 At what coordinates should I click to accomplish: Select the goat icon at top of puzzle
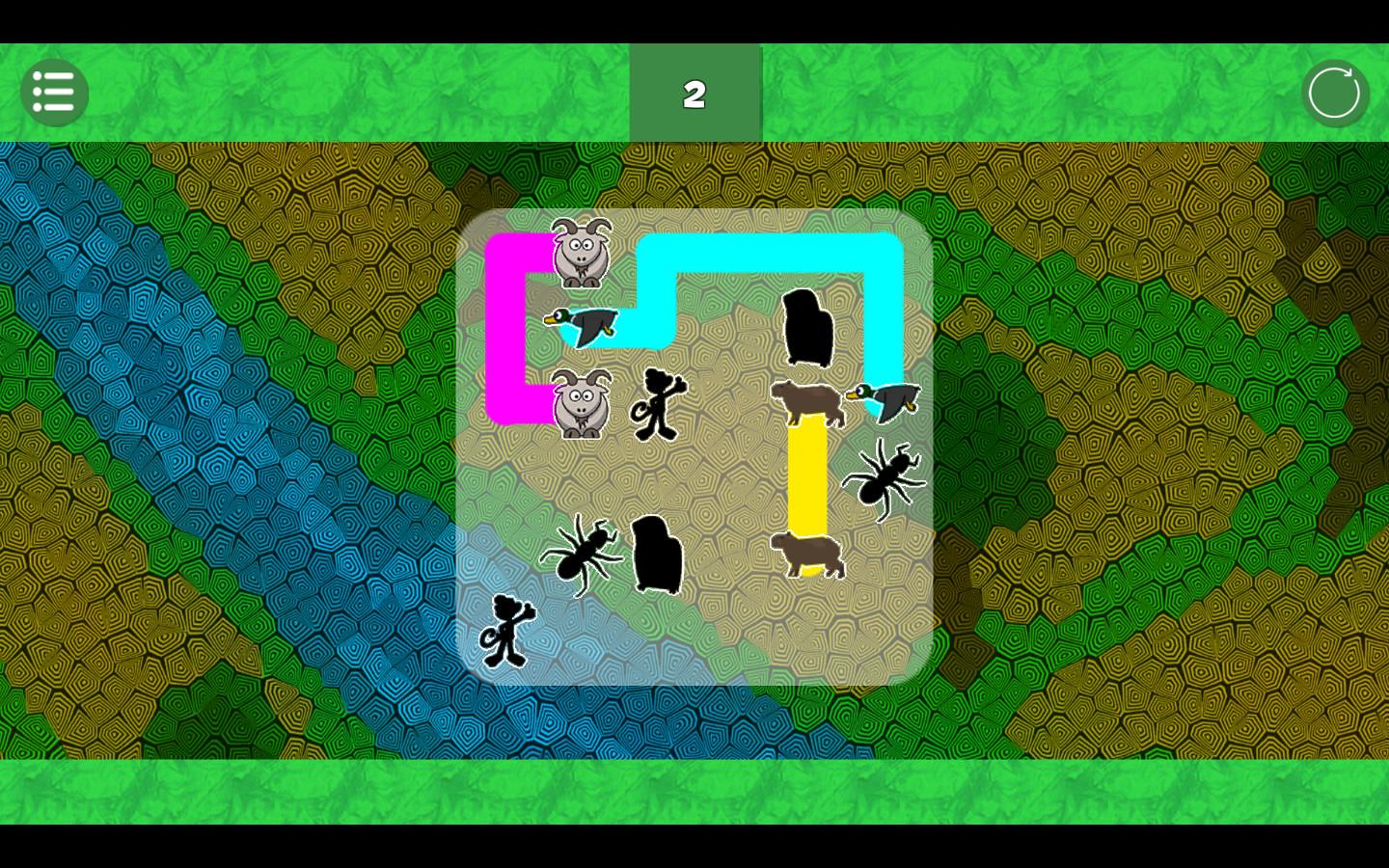580,253
